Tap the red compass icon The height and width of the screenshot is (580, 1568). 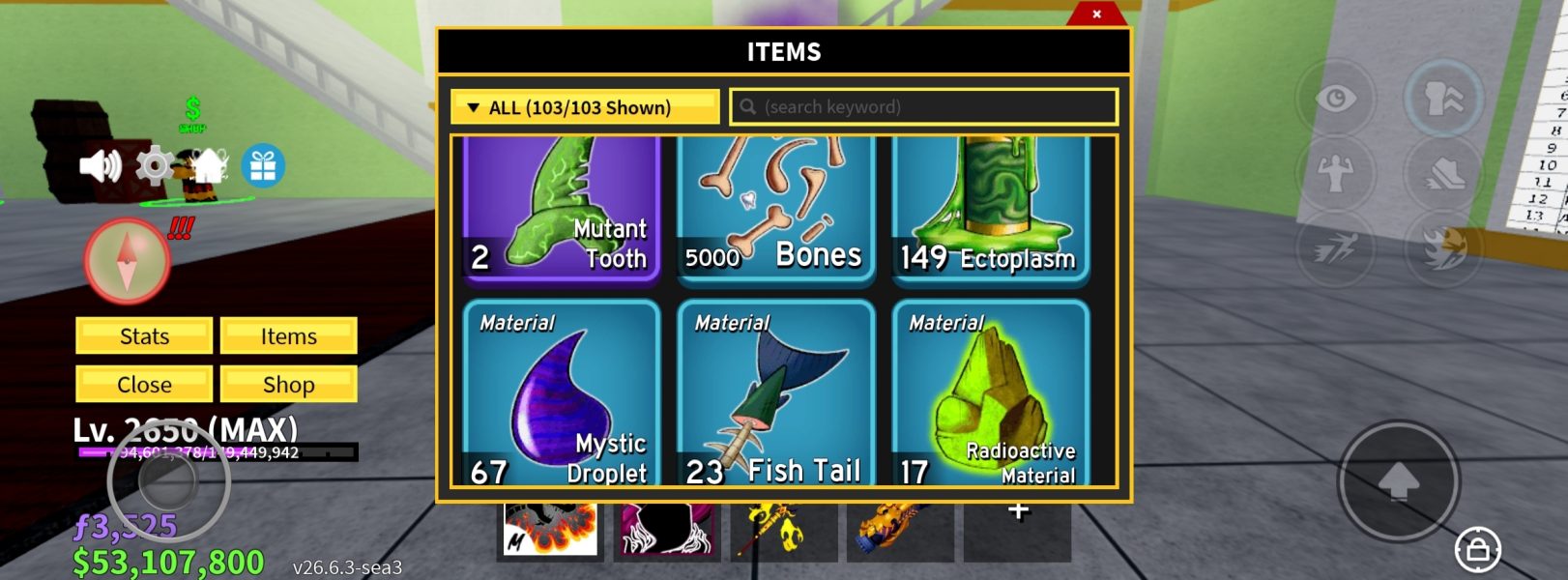coord(128,261)
